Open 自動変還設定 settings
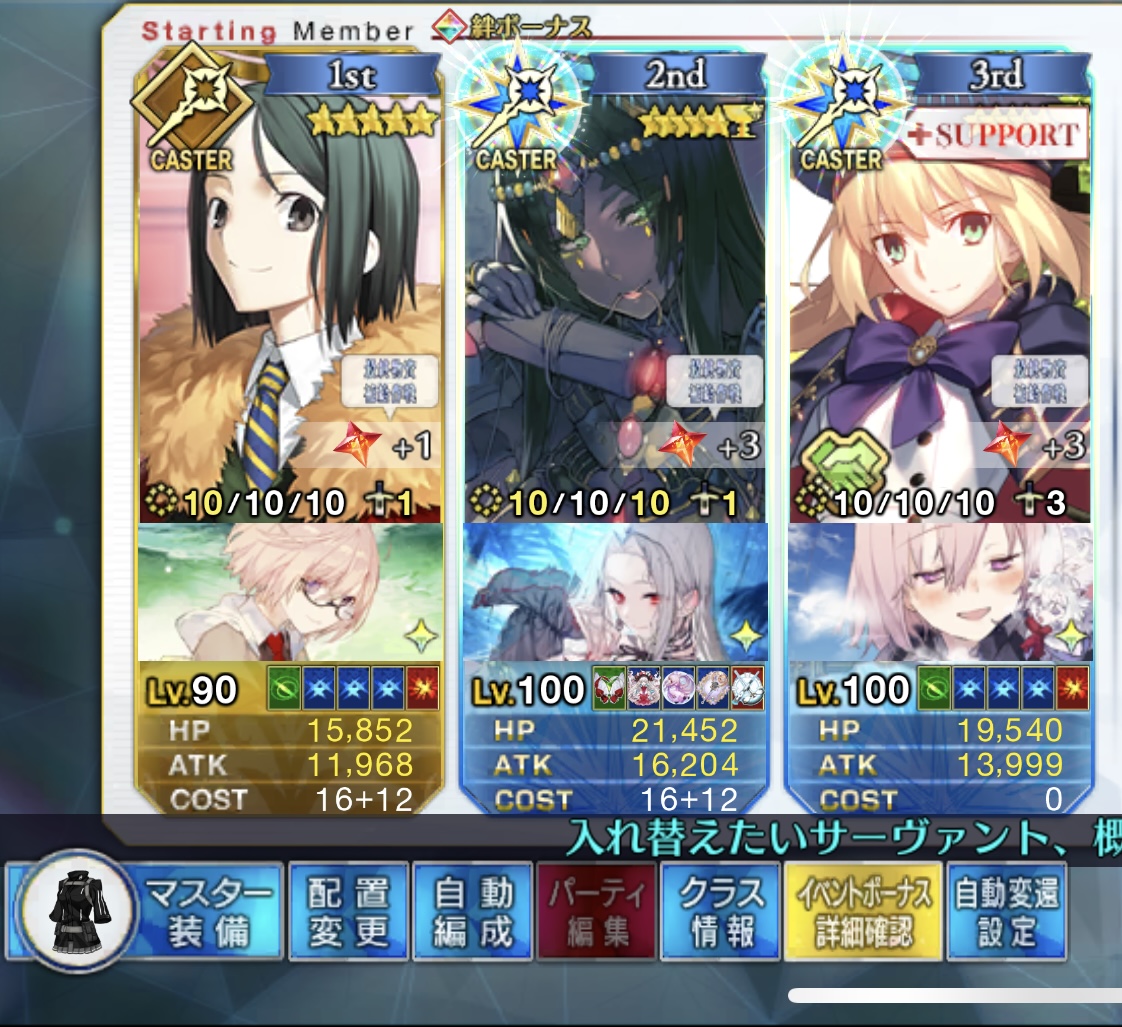 tap(1006, 912)
